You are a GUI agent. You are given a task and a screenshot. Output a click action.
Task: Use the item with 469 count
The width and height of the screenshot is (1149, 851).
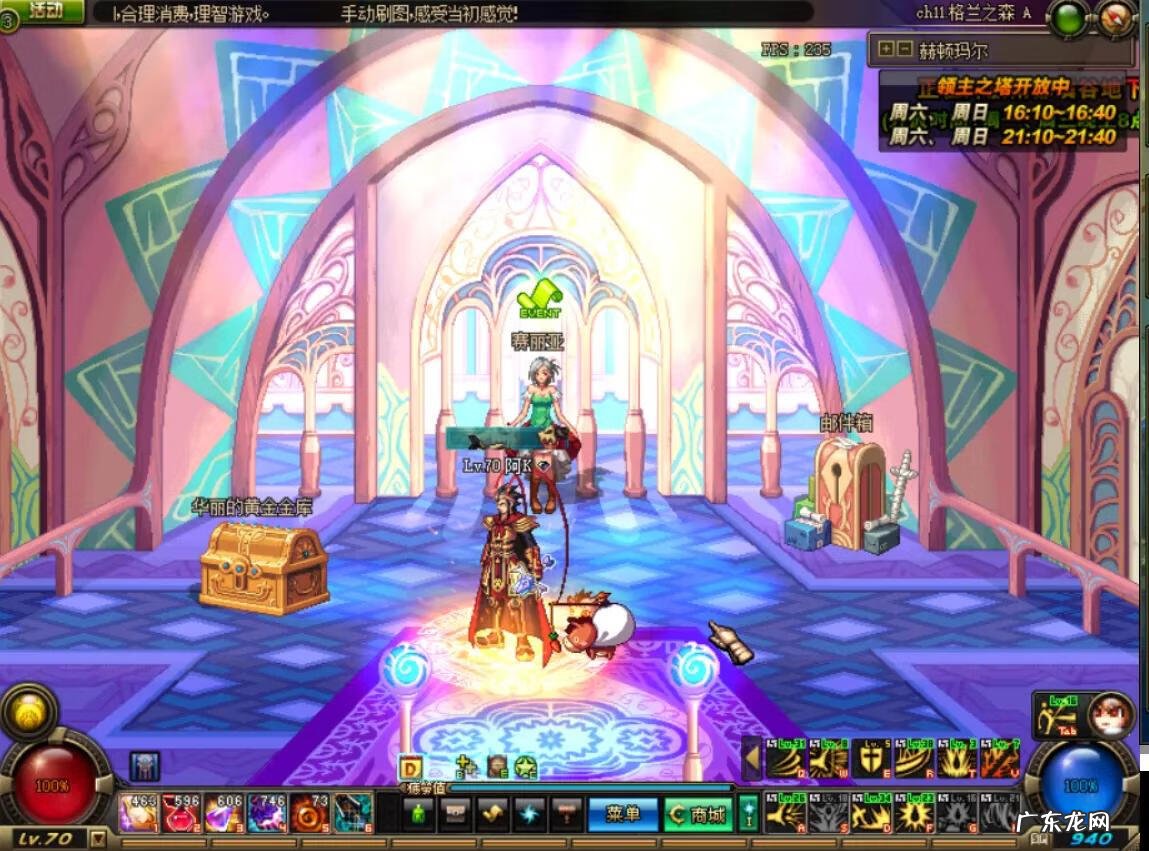click(138, 813)
